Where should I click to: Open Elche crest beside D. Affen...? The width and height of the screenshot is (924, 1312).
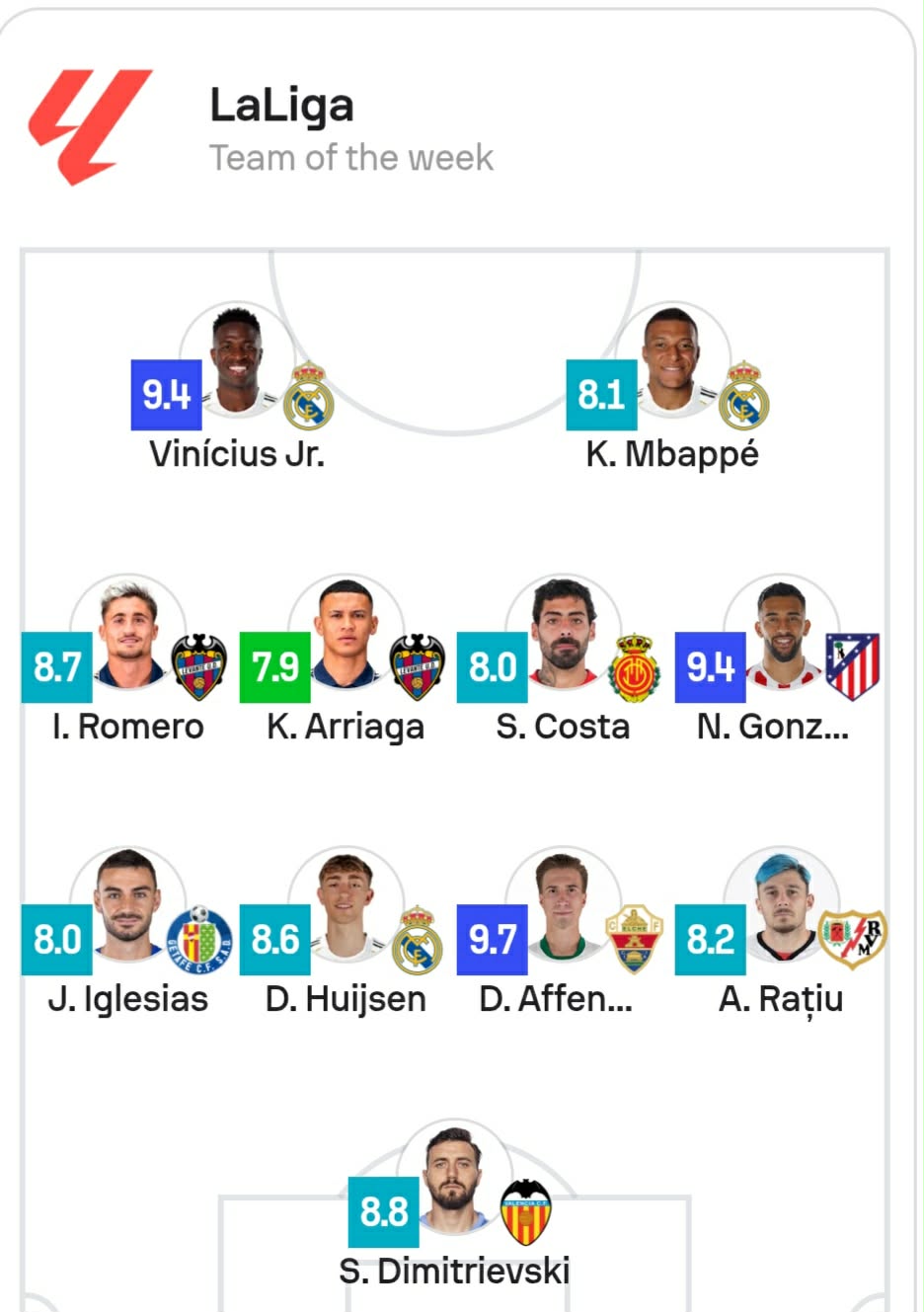click(634, 940)
